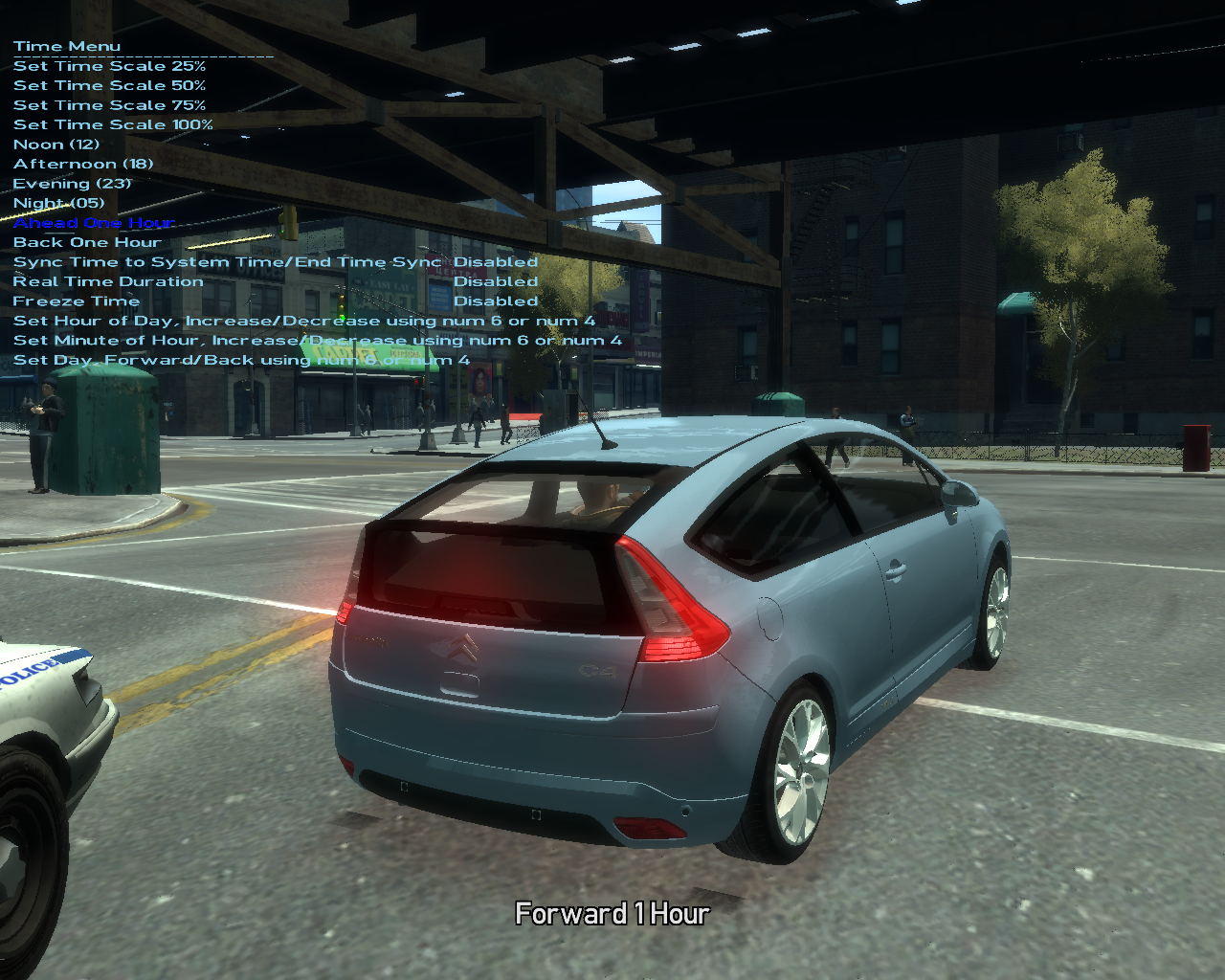The height and width of the screenshot is (980, 1225).
Task: Enable the Freeze Time option
Action: coord(77,301)
